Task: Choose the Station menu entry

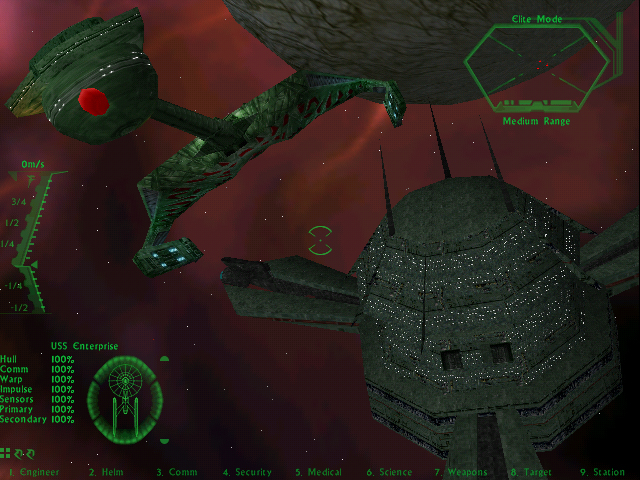Action: pos(601,472)
